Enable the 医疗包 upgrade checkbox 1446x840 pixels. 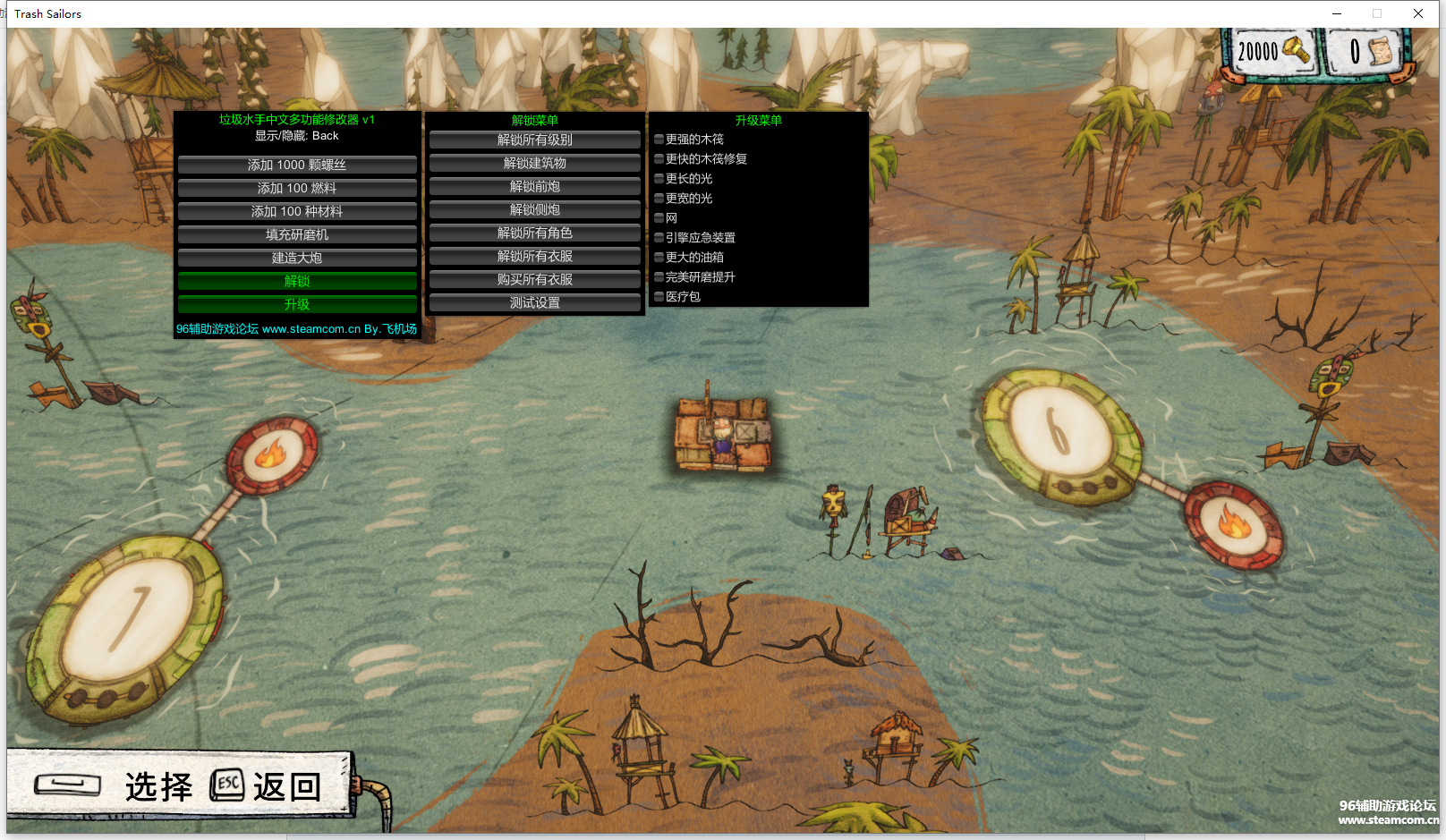click(659, 297)
